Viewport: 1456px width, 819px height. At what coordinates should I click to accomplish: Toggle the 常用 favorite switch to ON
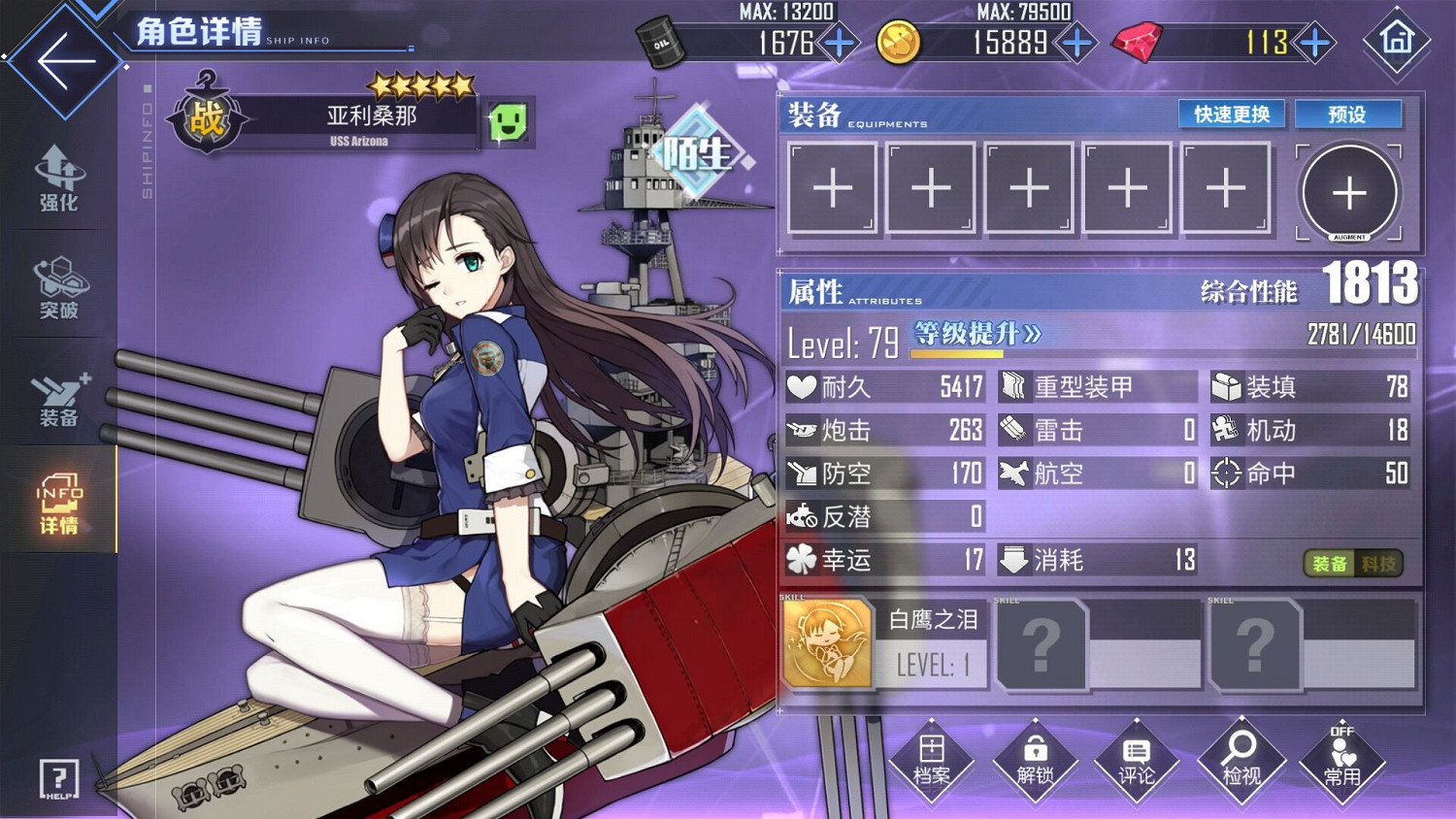point(1343,762)
